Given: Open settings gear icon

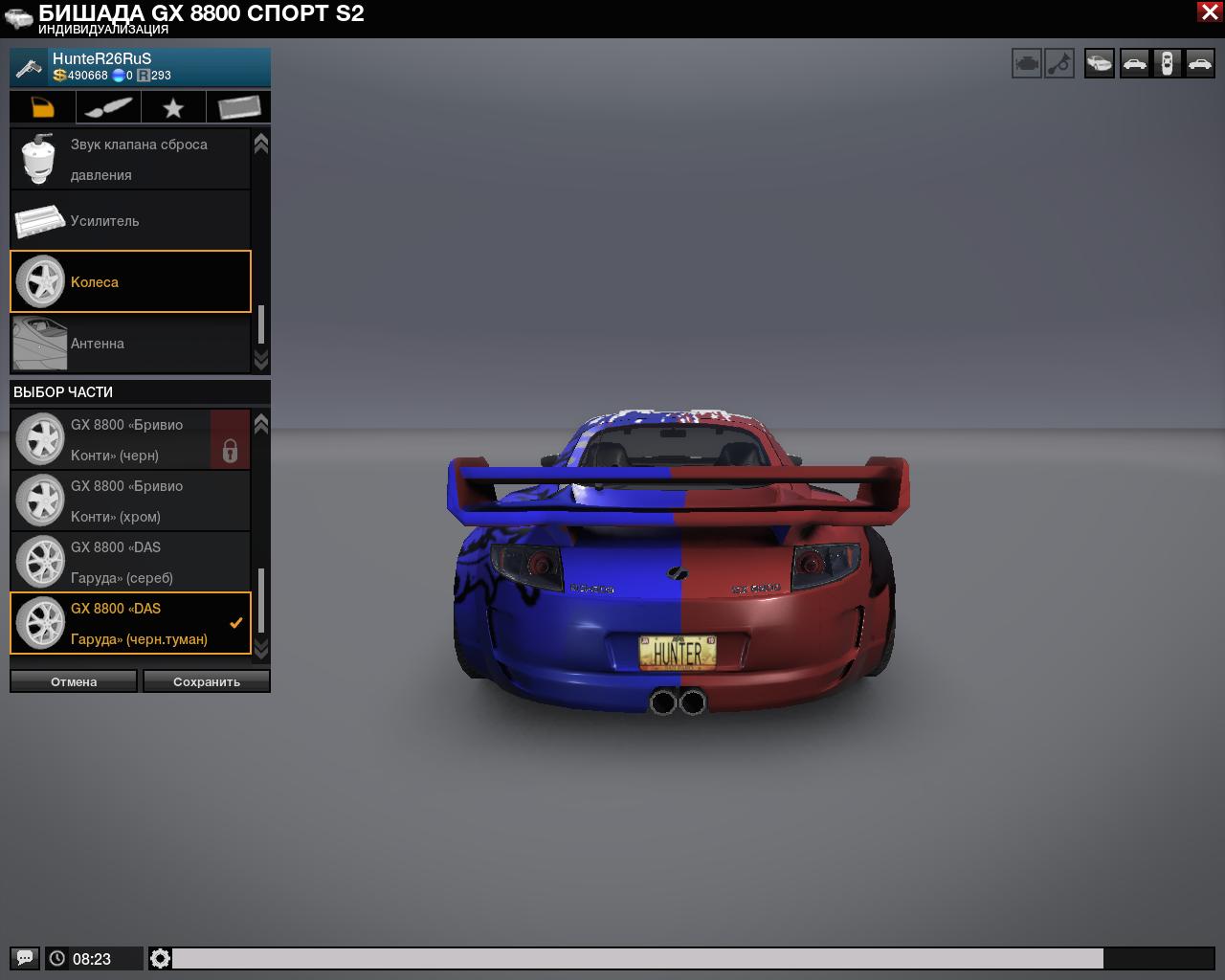Looking at the screenshot, I should 161,958.
